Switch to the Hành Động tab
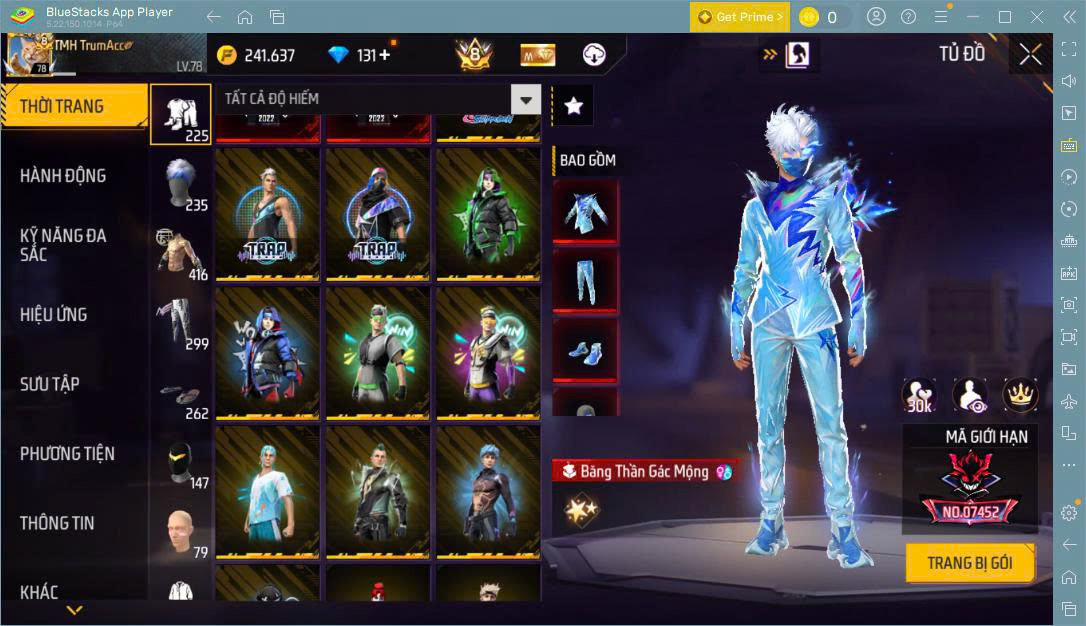The image size is (1086, 626). (63, 176)
